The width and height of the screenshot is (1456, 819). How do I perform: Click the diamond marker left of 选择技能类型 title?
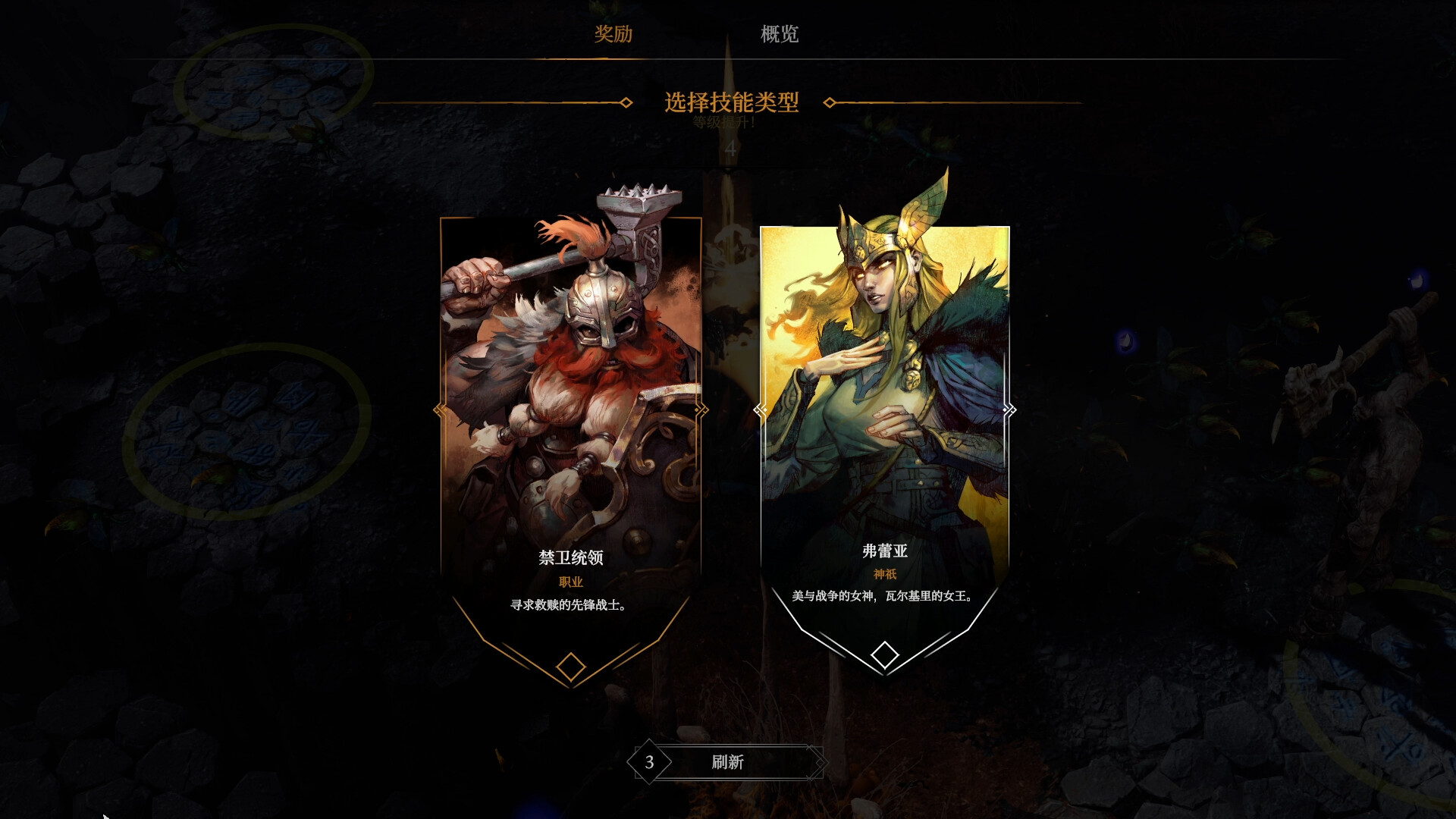point(625,100)
